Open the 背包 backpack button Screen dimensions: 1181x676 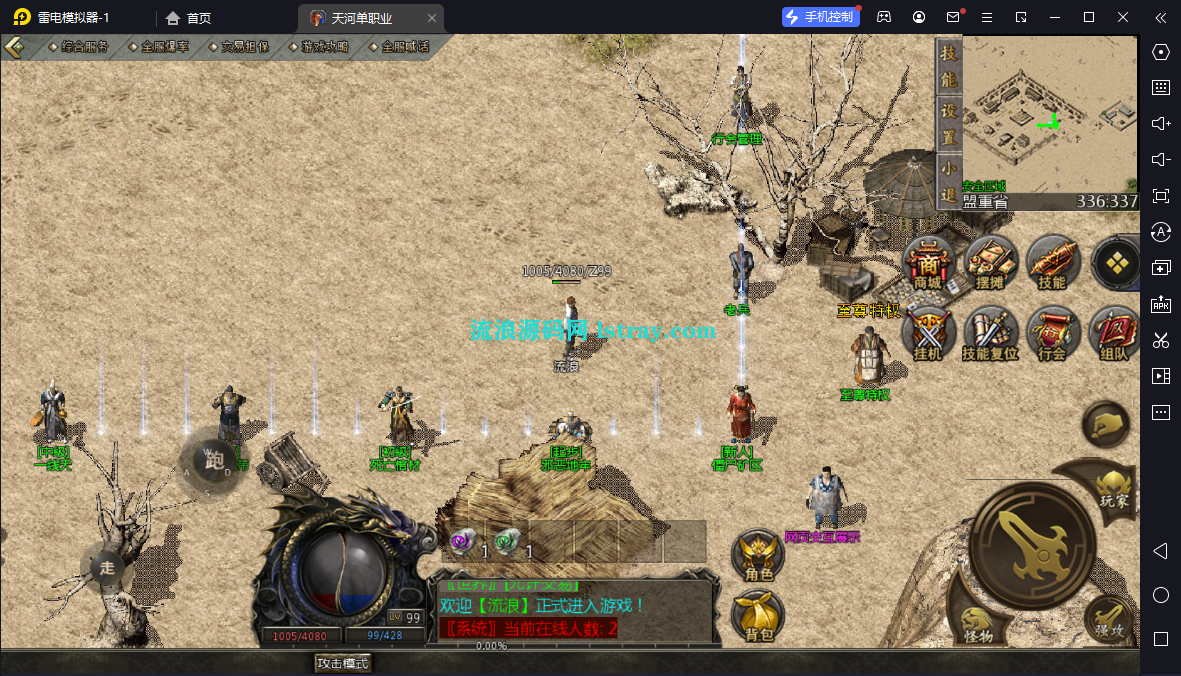pos(756,617)
